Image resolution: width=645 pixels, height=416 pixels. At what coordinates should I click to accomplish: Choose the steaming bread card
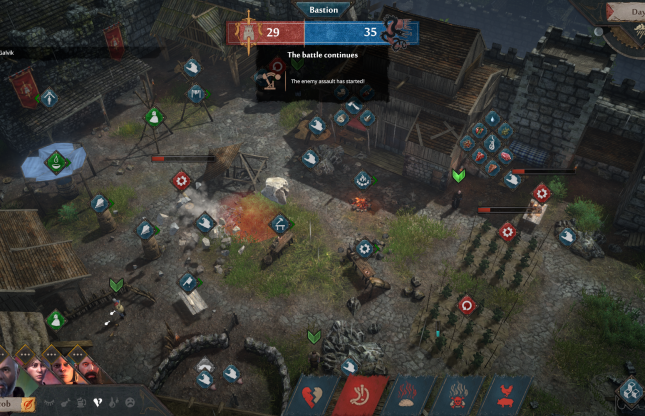(408, 395)
